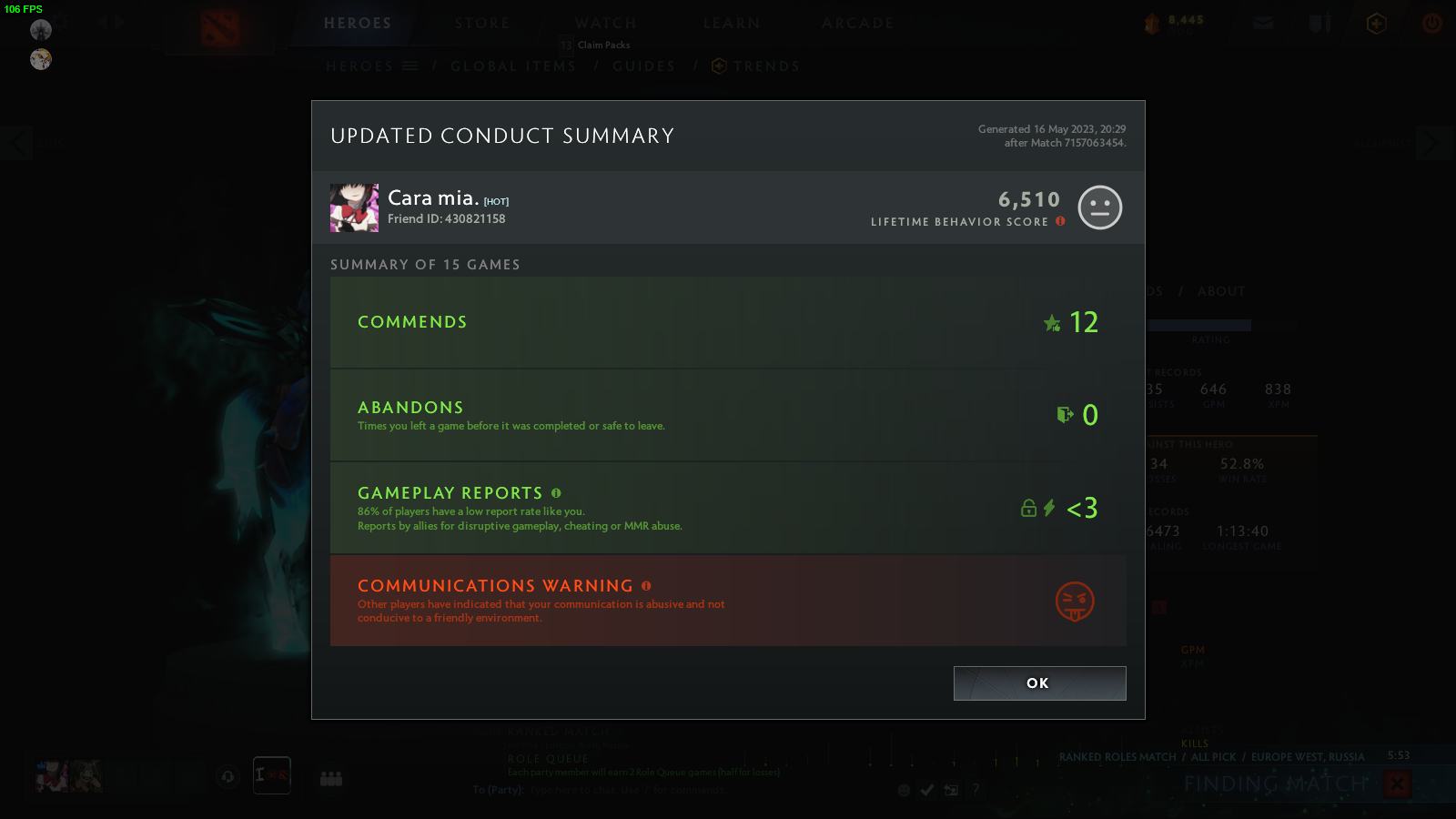Image resolution: width=1456 pixels, height=819 pixels.
Task: Expand the Gameplay Reports info icon
Action: tap(556, 492)
